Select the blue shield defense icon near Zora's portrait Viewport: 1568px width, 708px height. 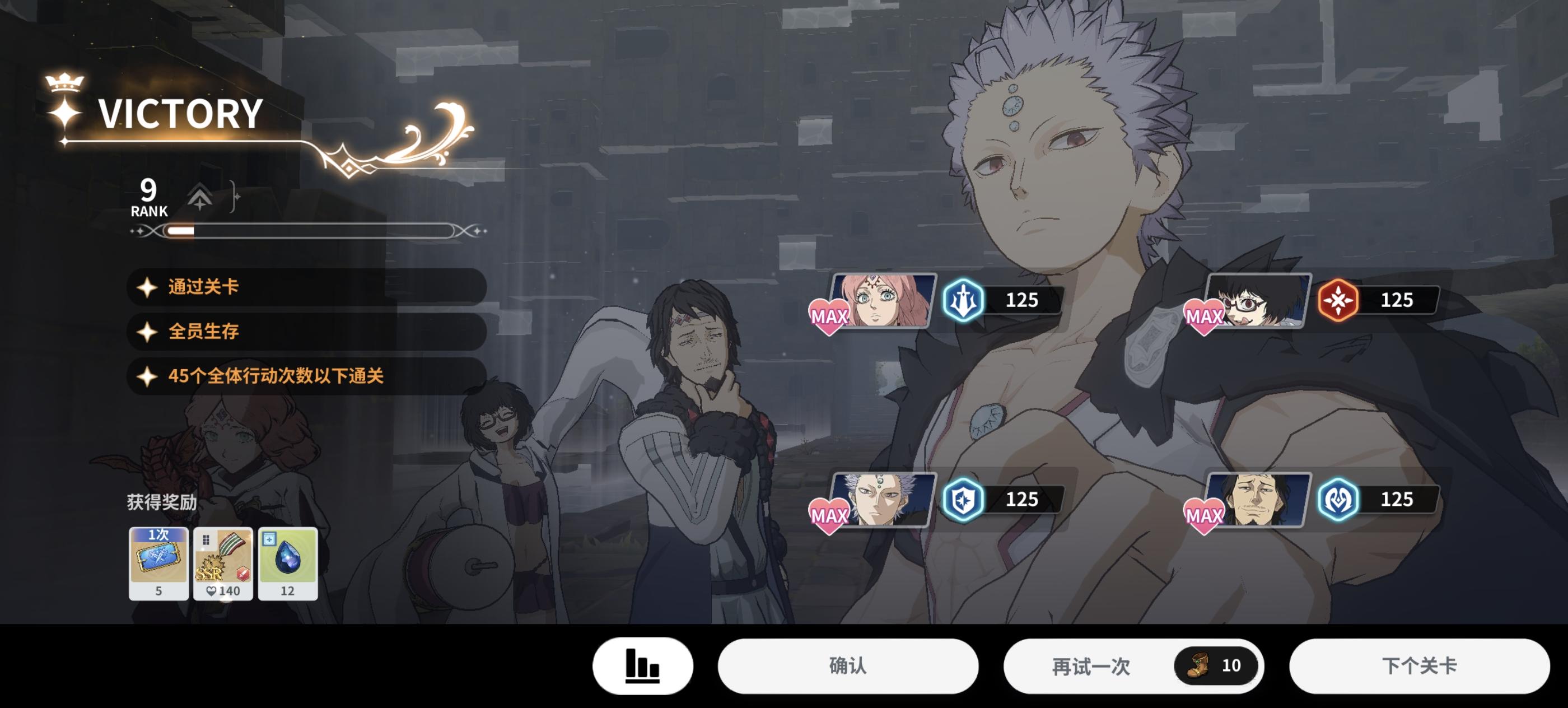[963, 499]
